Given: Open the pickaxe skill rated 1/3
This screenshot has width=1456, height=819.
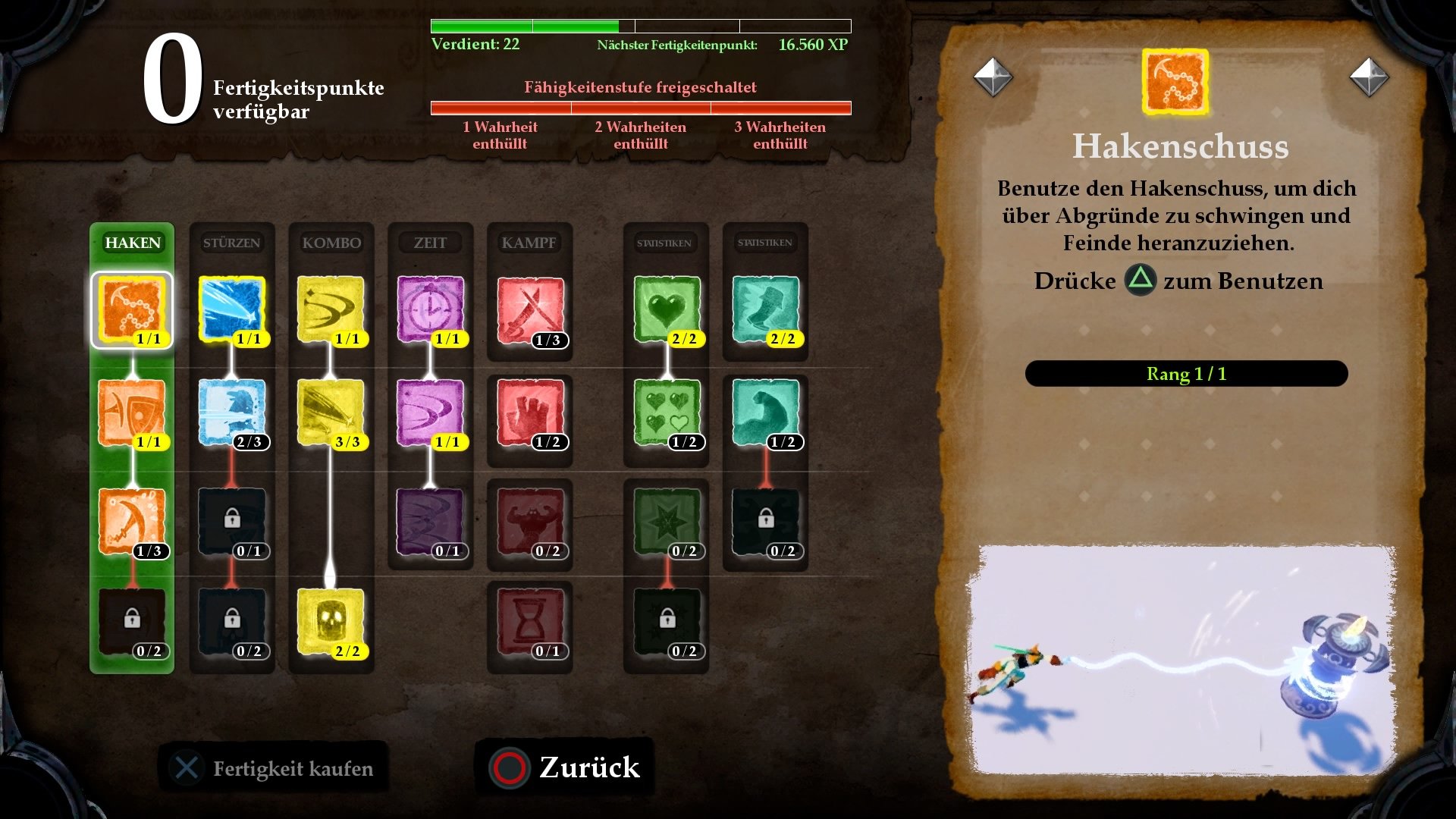Looking at the screenshot, I should click(x=132, y=519).
